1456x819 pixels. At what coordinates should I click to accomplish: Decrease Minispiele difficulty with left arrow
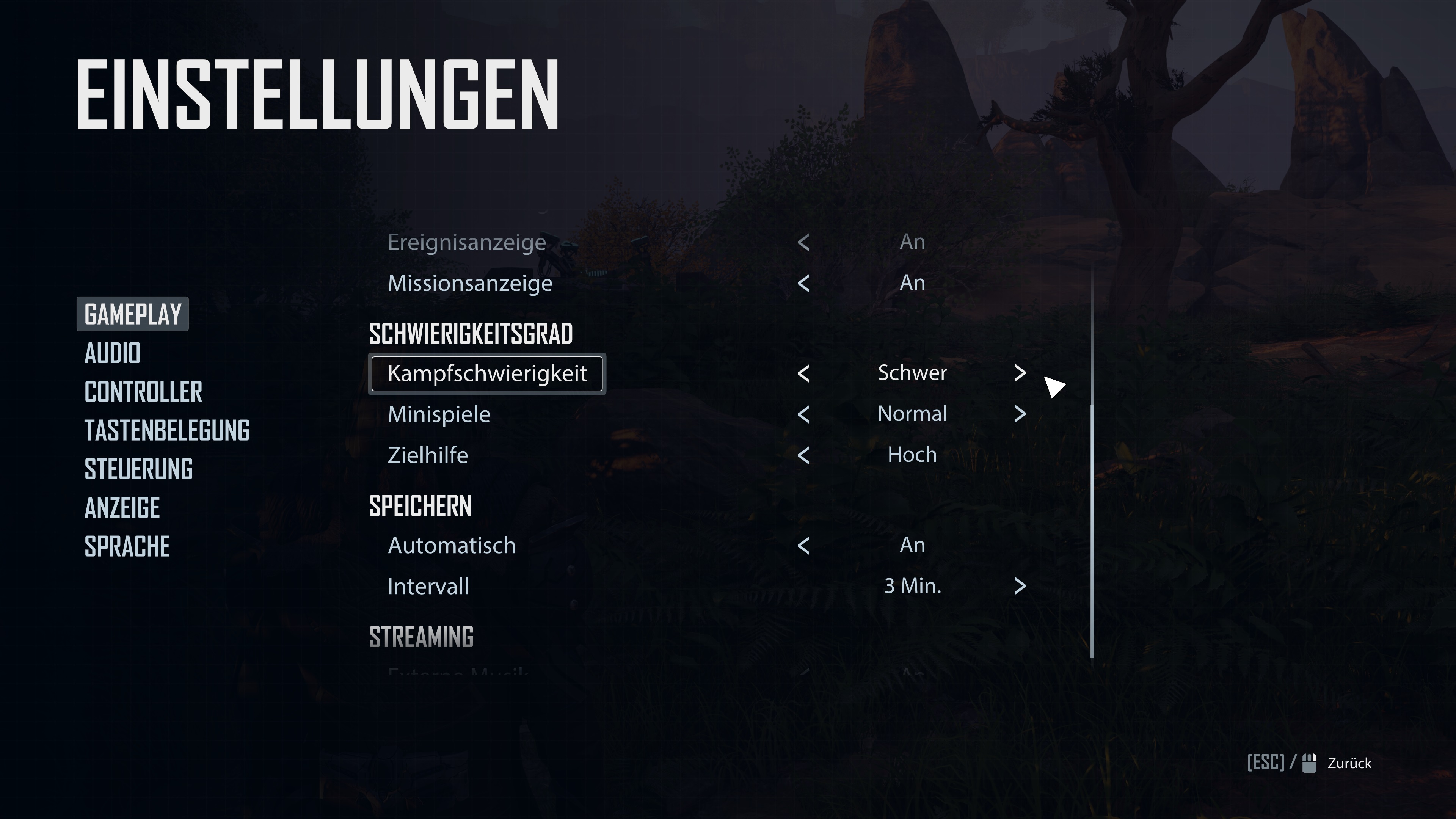803,414
